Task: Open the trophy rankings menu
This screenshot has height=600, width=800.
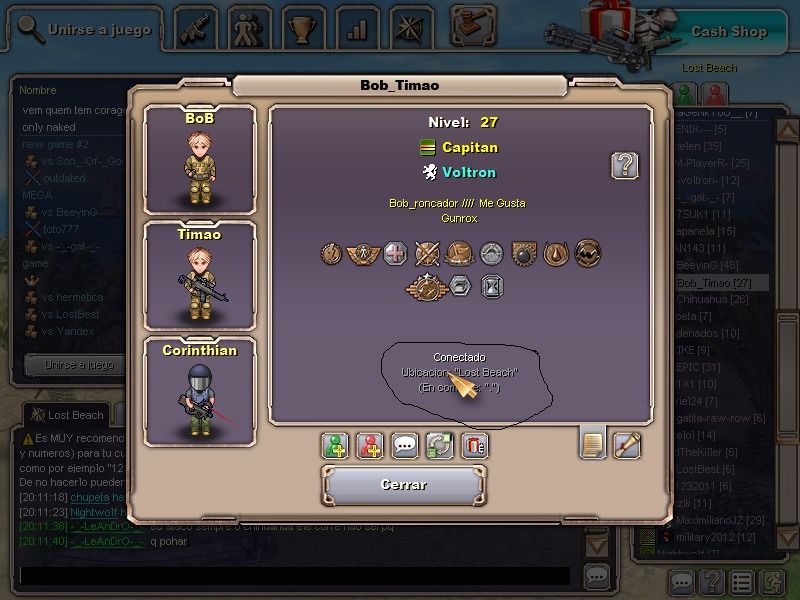Action: coord(301,27)
